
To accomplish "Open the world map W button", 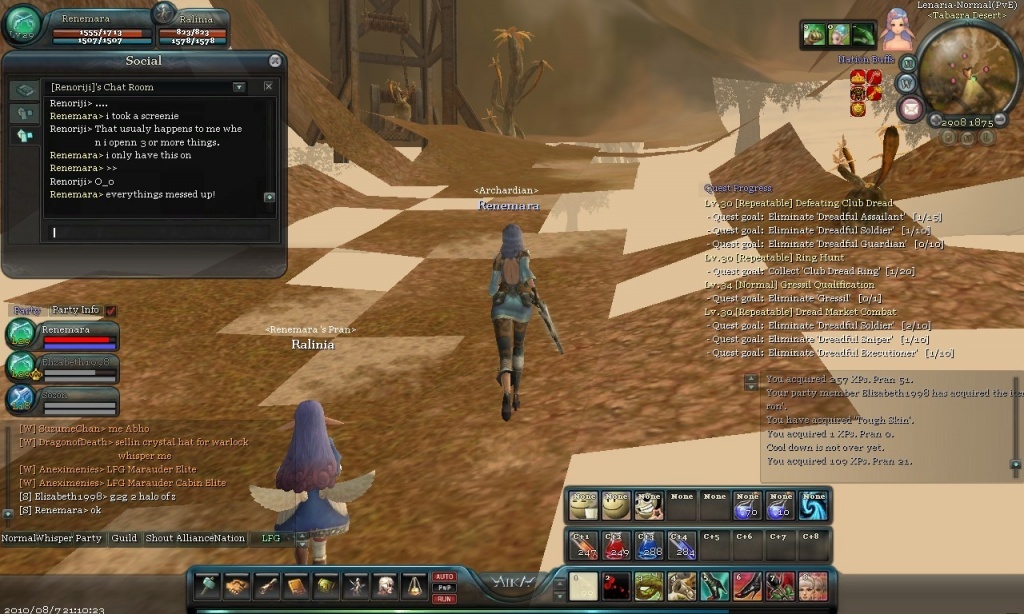I will tap(907, 82).
